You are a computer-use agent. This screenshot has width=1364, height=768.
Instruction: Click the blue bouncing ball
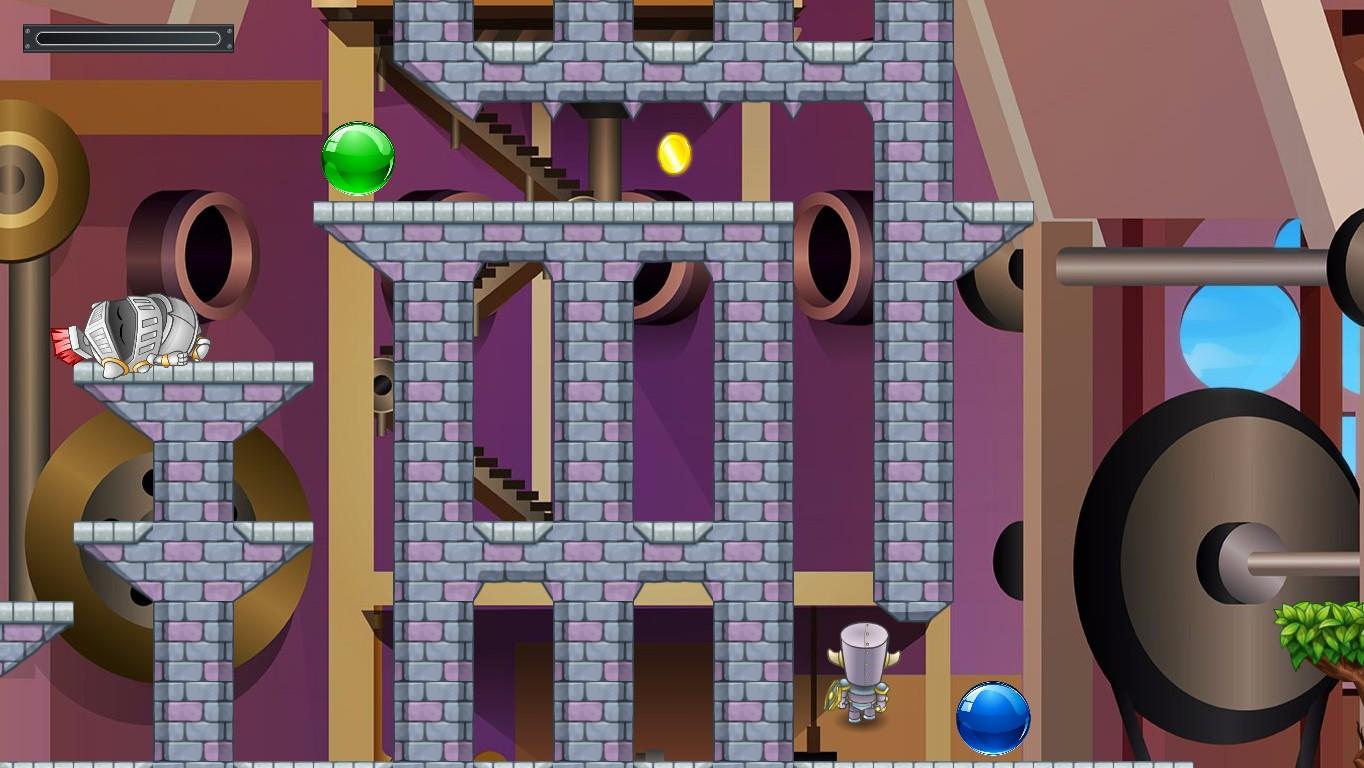(x=991, y=718)
